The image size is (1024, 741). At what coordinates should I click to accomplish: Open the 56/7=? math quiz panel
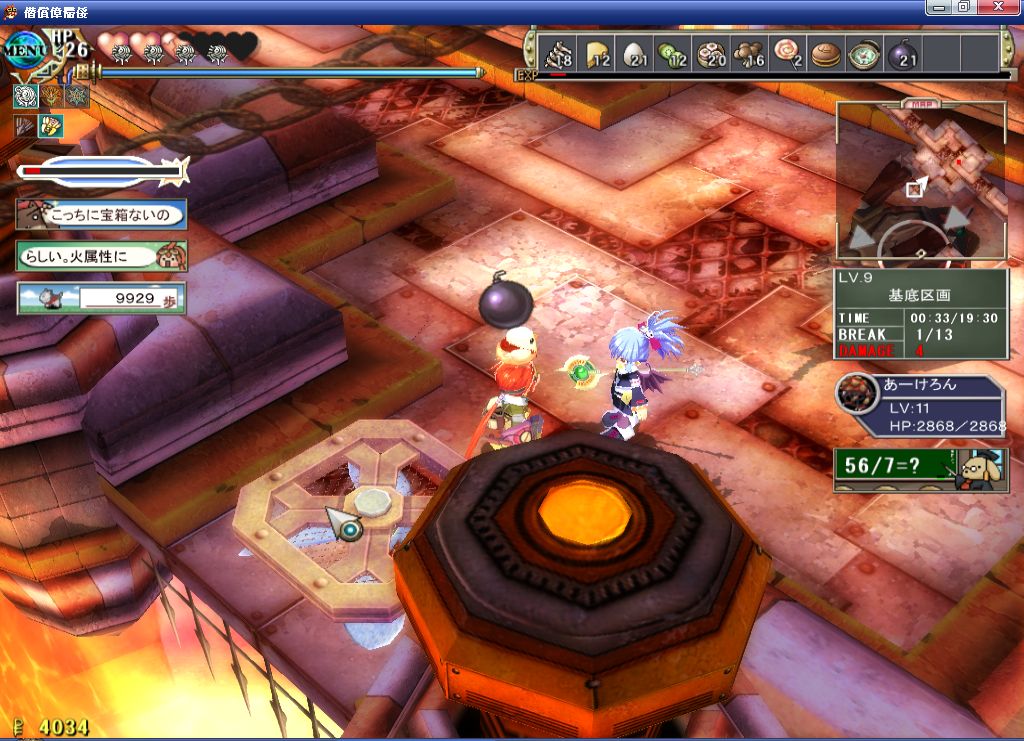pyautogui.click(x=906, y=467)
